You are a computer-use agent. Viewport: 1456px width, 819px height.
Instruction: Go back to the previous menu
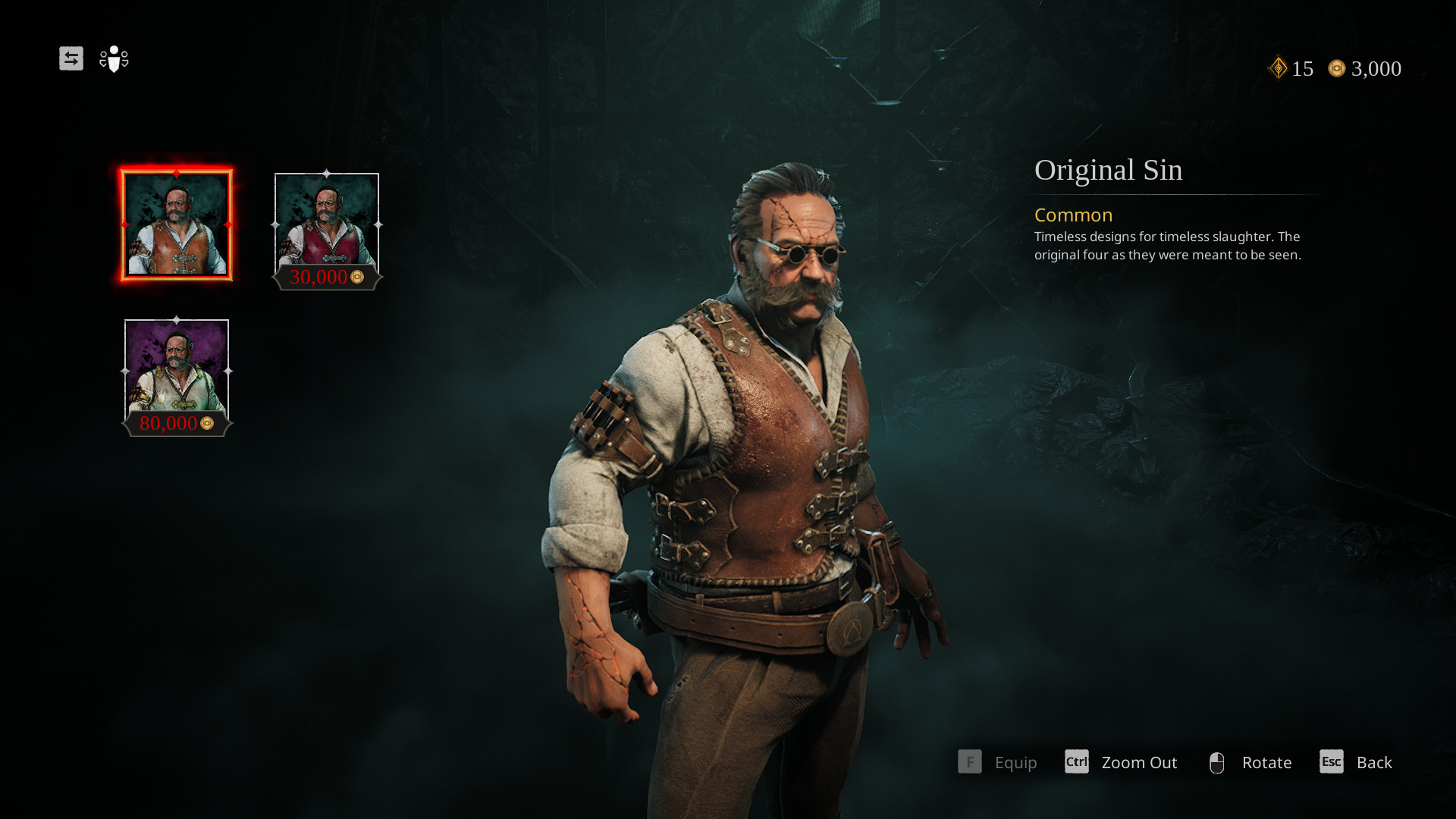coord(1356,762)
